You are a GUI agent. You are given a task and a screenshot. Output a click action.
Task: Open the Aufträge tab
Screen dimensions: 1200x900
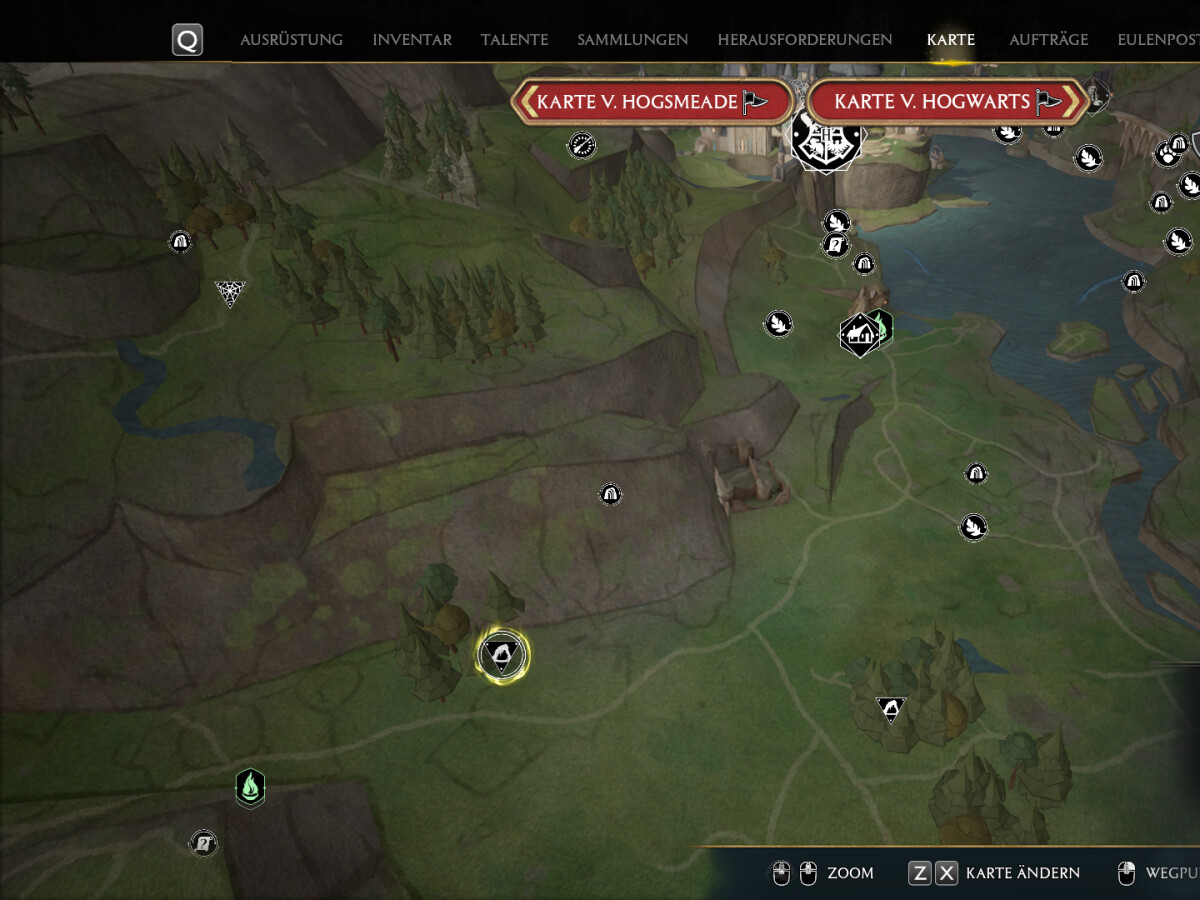[1048, 40]
